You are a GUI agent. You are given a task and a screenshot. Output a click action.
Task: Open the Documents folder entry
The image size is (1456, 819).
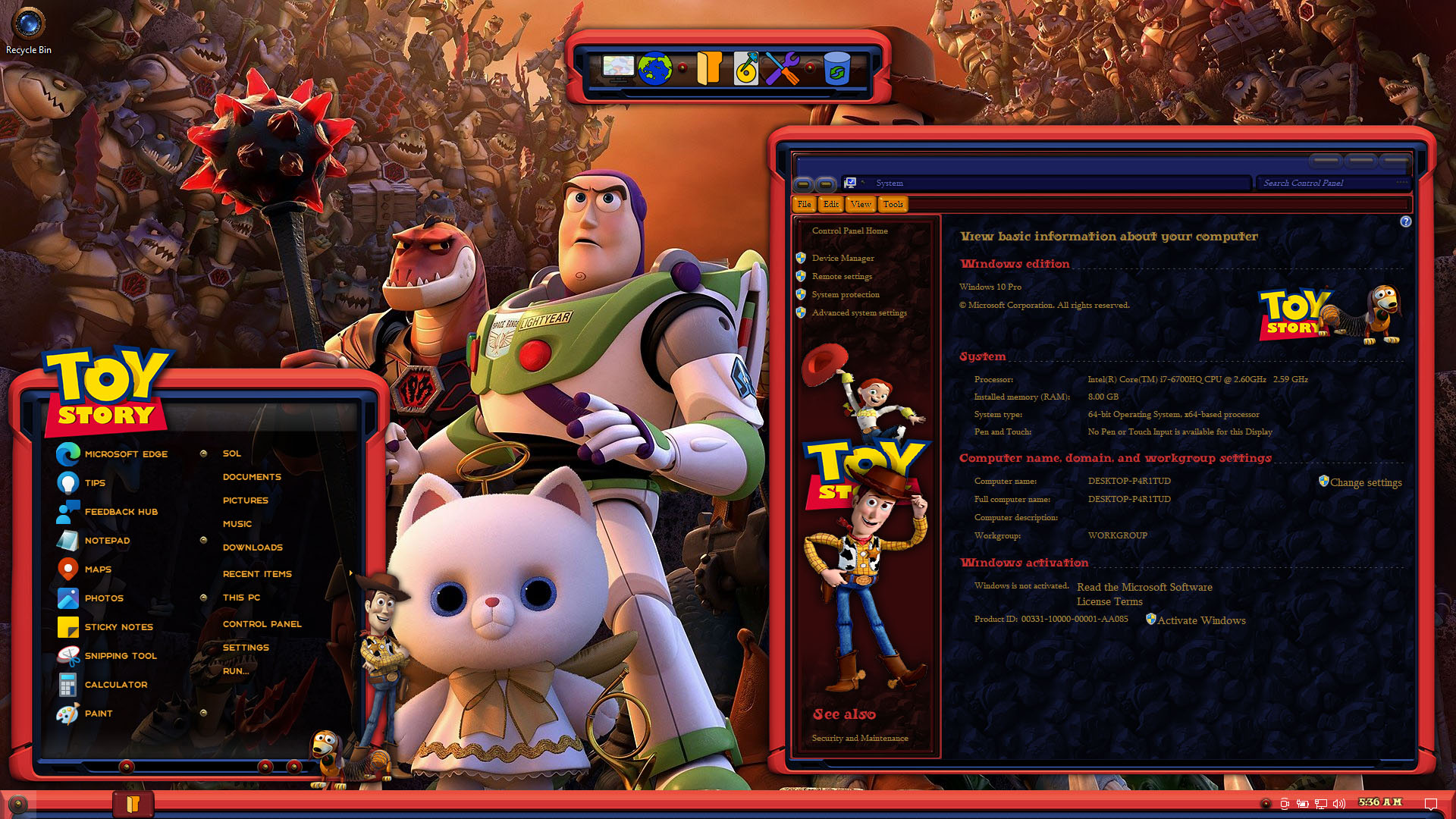click(252, 477)
